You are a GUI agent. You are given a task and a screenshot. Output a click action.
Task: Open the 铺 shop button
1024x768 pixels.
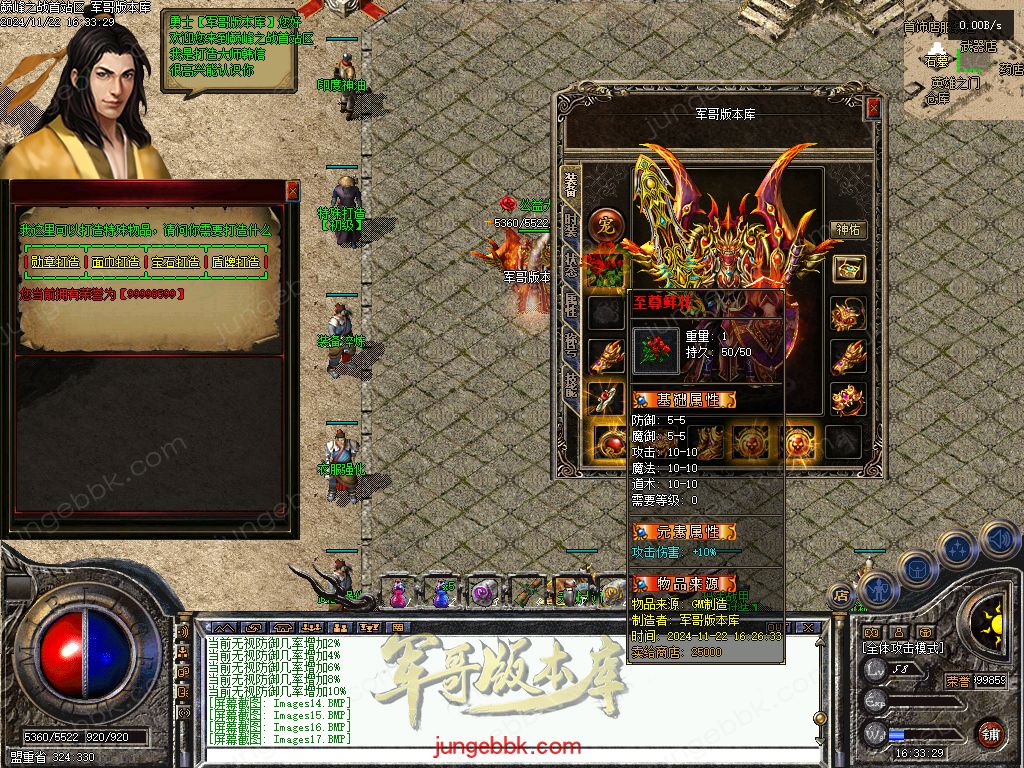[x=990, y=733]
